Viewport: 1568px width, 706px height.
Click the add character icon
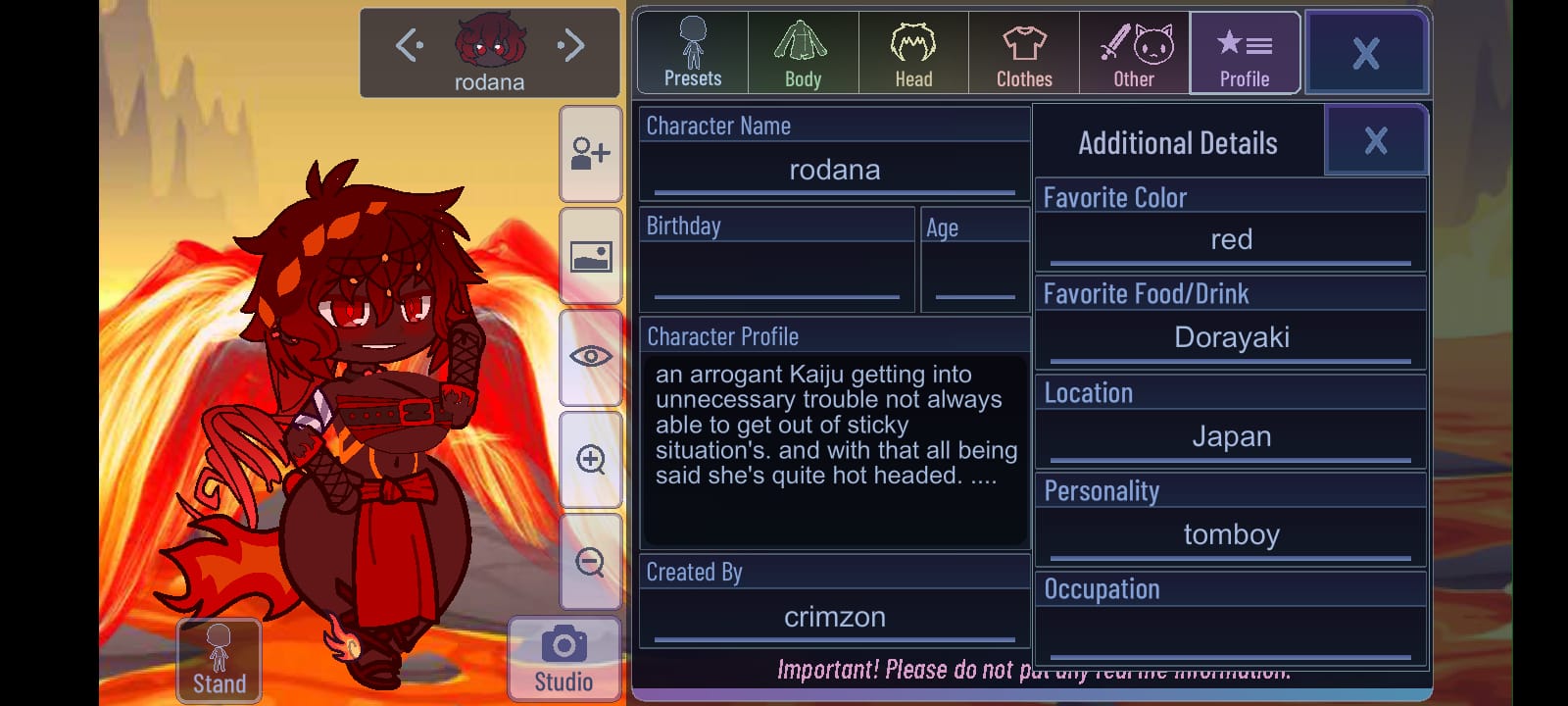coord(591,154)
